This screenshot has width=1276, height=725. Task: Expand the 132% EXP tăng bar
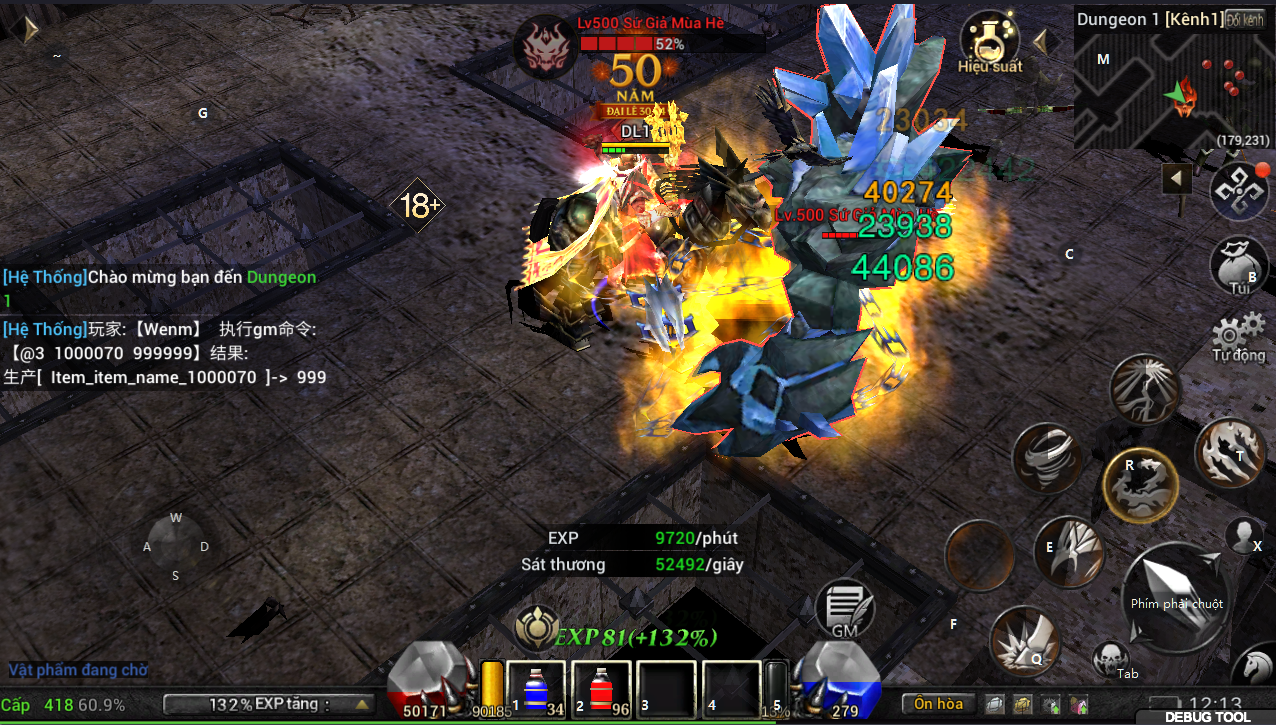click(268, 705)
